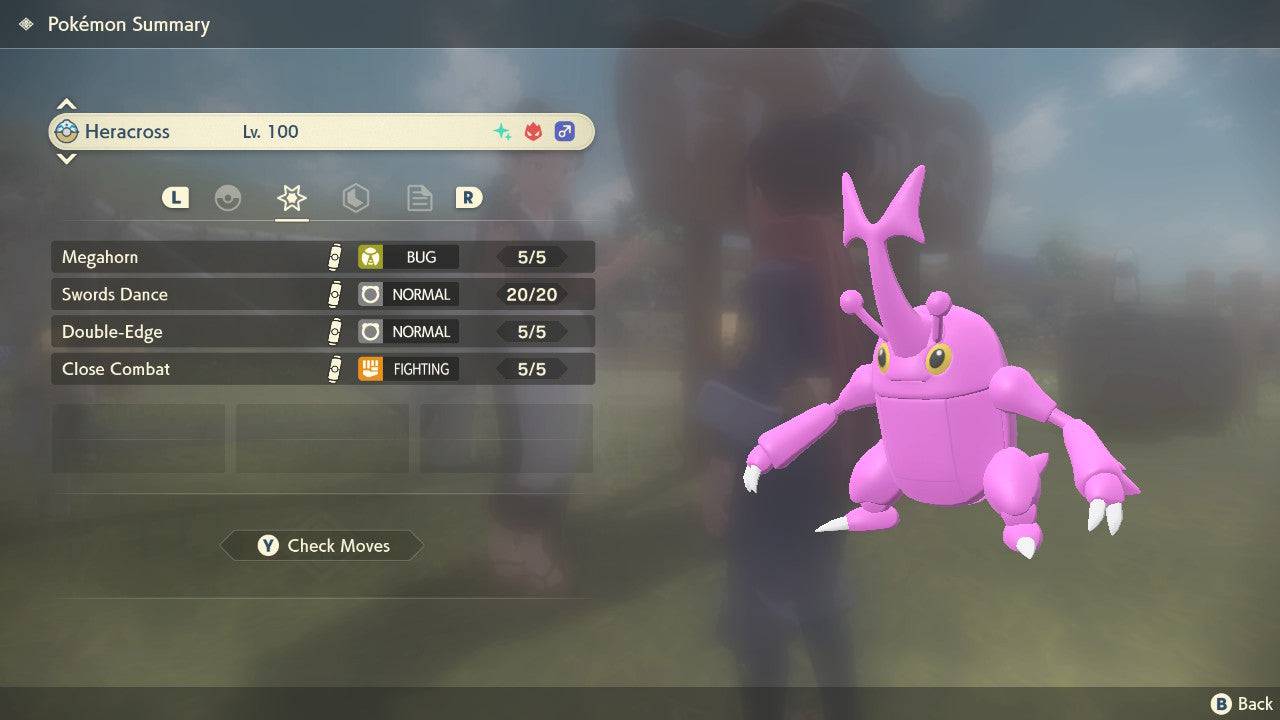Switch to the hexagon stats tab
Viewport: 1280px width, 720px height.
(x=355, y=198)
